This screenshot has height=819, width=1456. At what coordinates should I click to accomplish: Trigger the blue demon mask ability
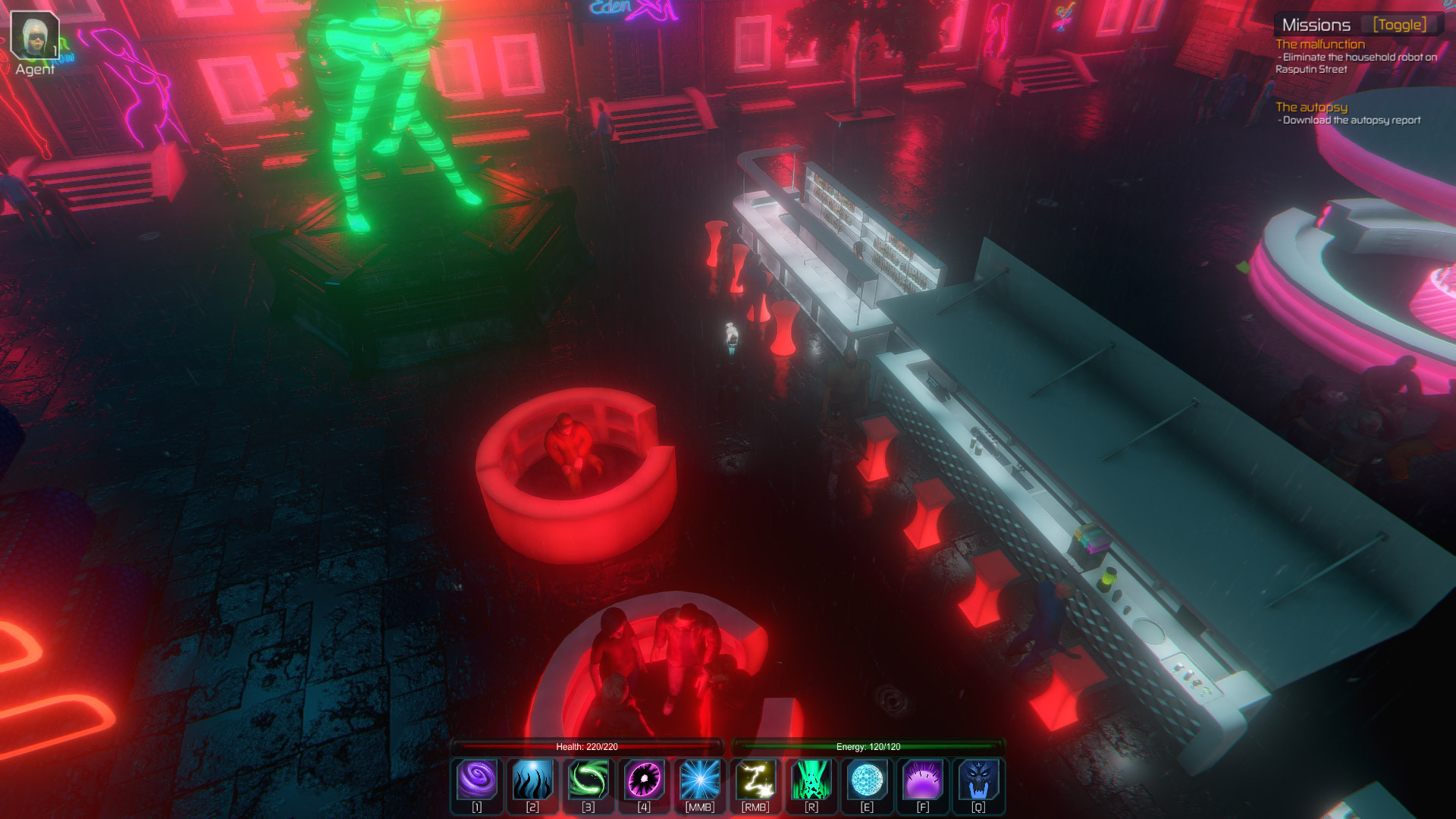(978, 780)
